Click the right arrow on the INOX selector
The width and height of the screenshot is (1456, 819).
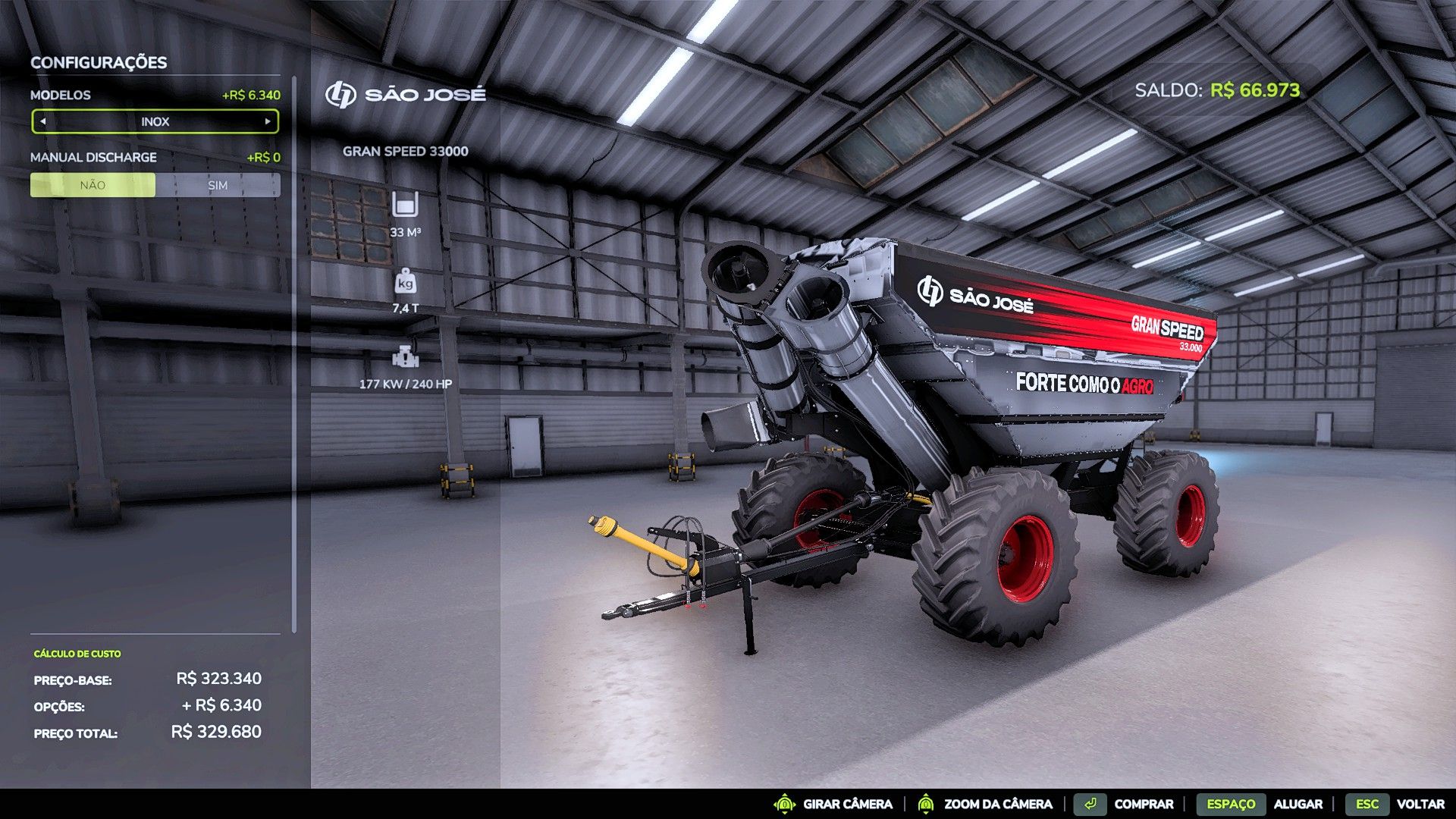tap(268, 121)
